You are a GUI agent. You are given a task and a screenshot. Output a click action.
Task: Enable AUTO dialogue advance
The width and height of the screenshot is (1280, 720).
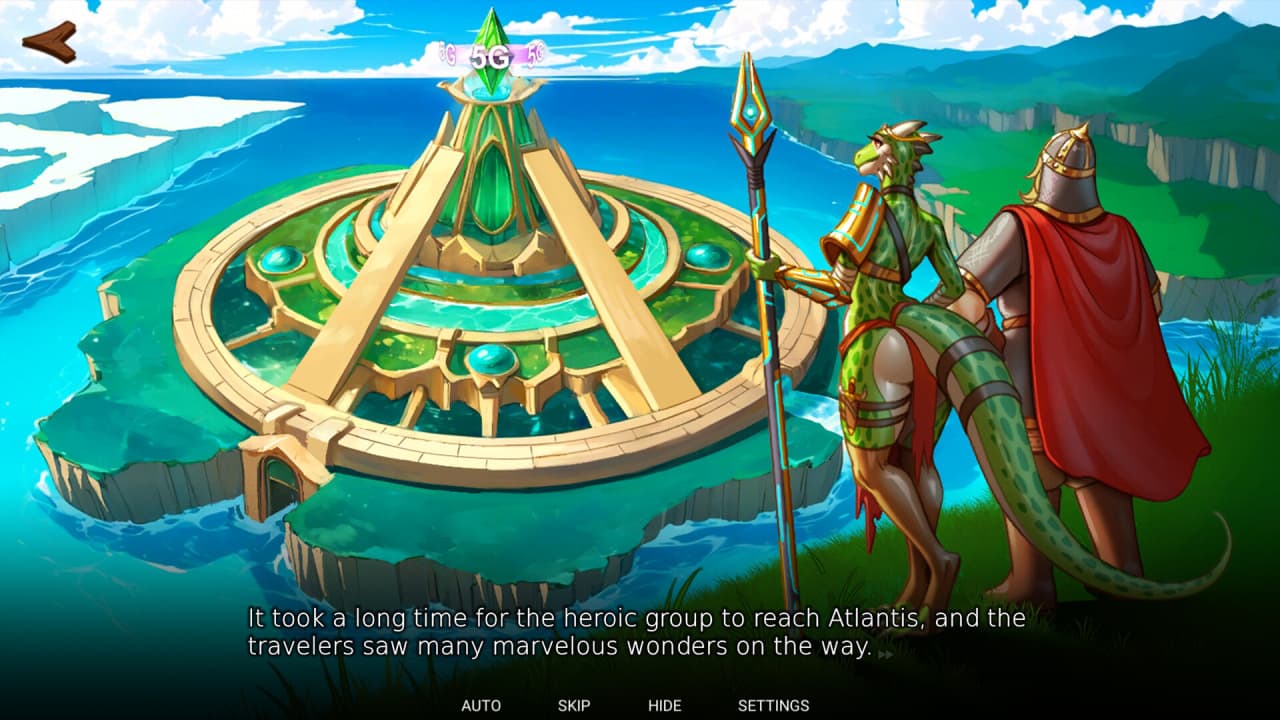pyautogui.click(x=481, y=705)
